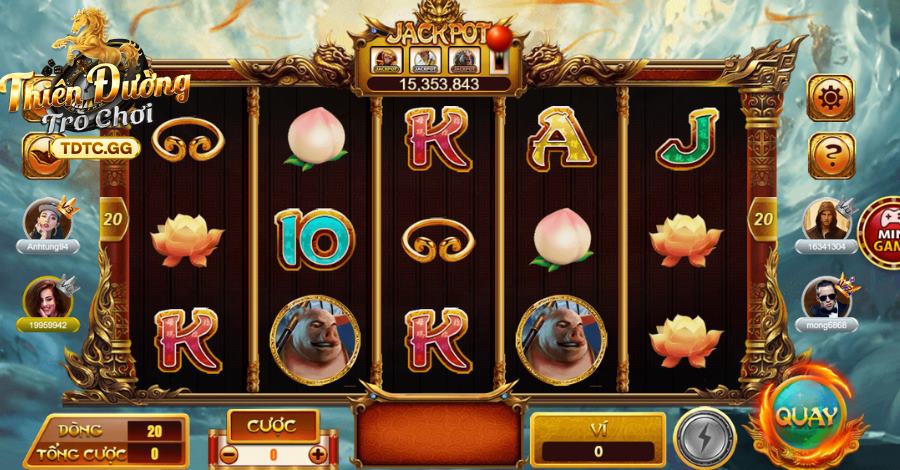This screenshot has height=470, width=900.
Task: Open the Mini Game button
Action: 880,231
